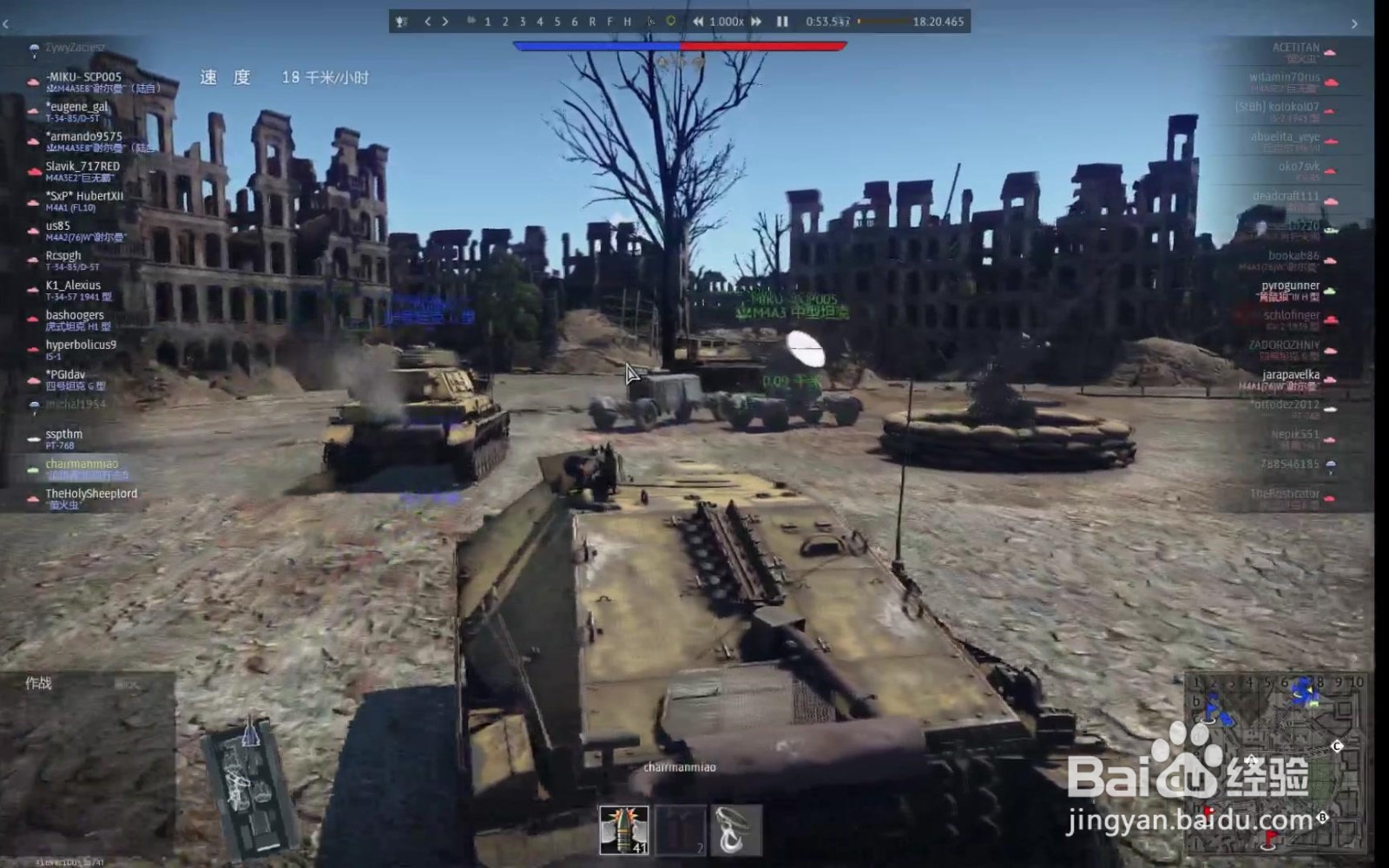Toggle the R camera mode
Image resolution: width=1389 pixels, height=868 pixels.
591,23
